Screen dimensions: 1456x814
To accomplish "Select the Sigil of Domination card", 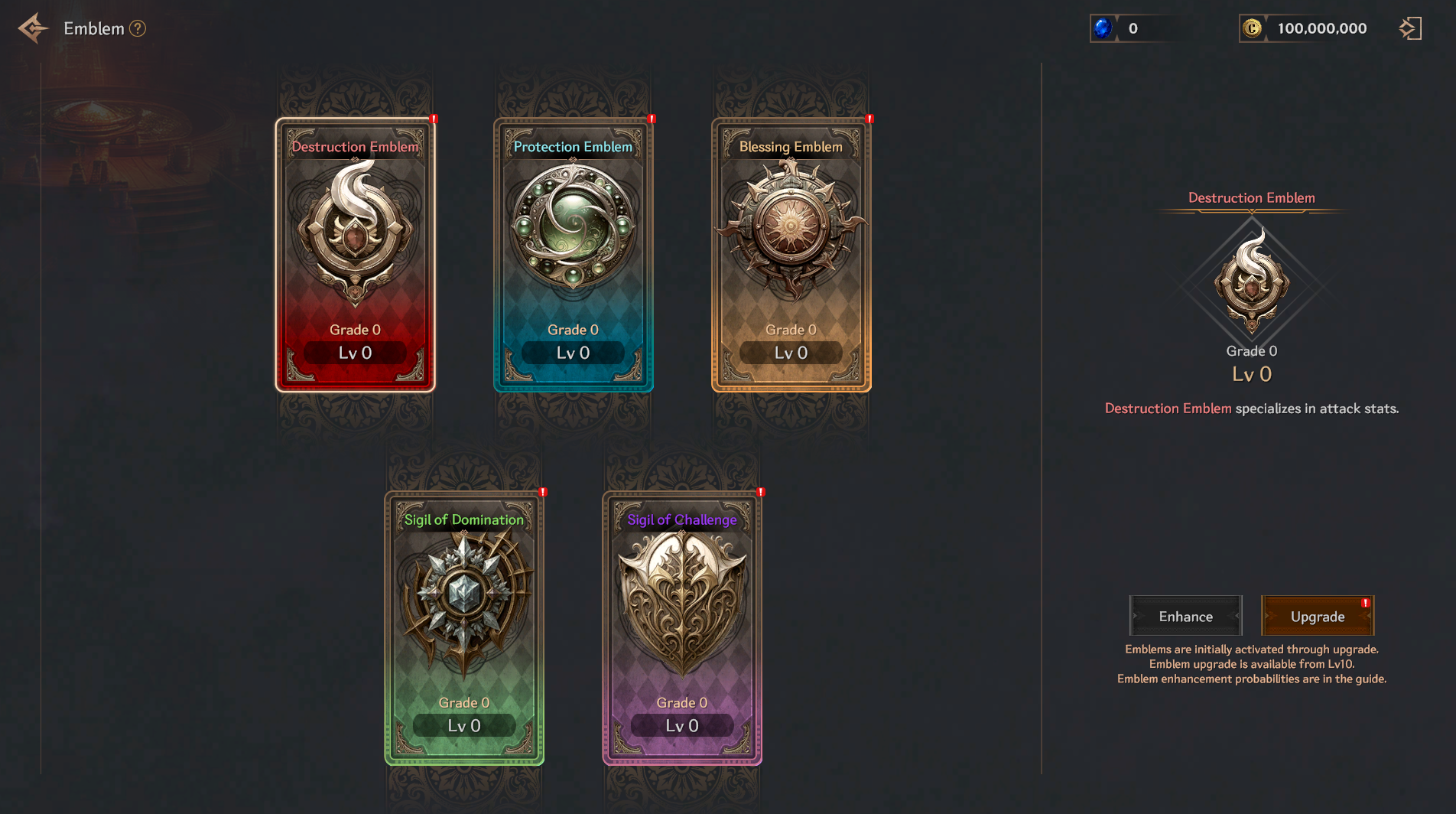I will (x=464, y=627).
